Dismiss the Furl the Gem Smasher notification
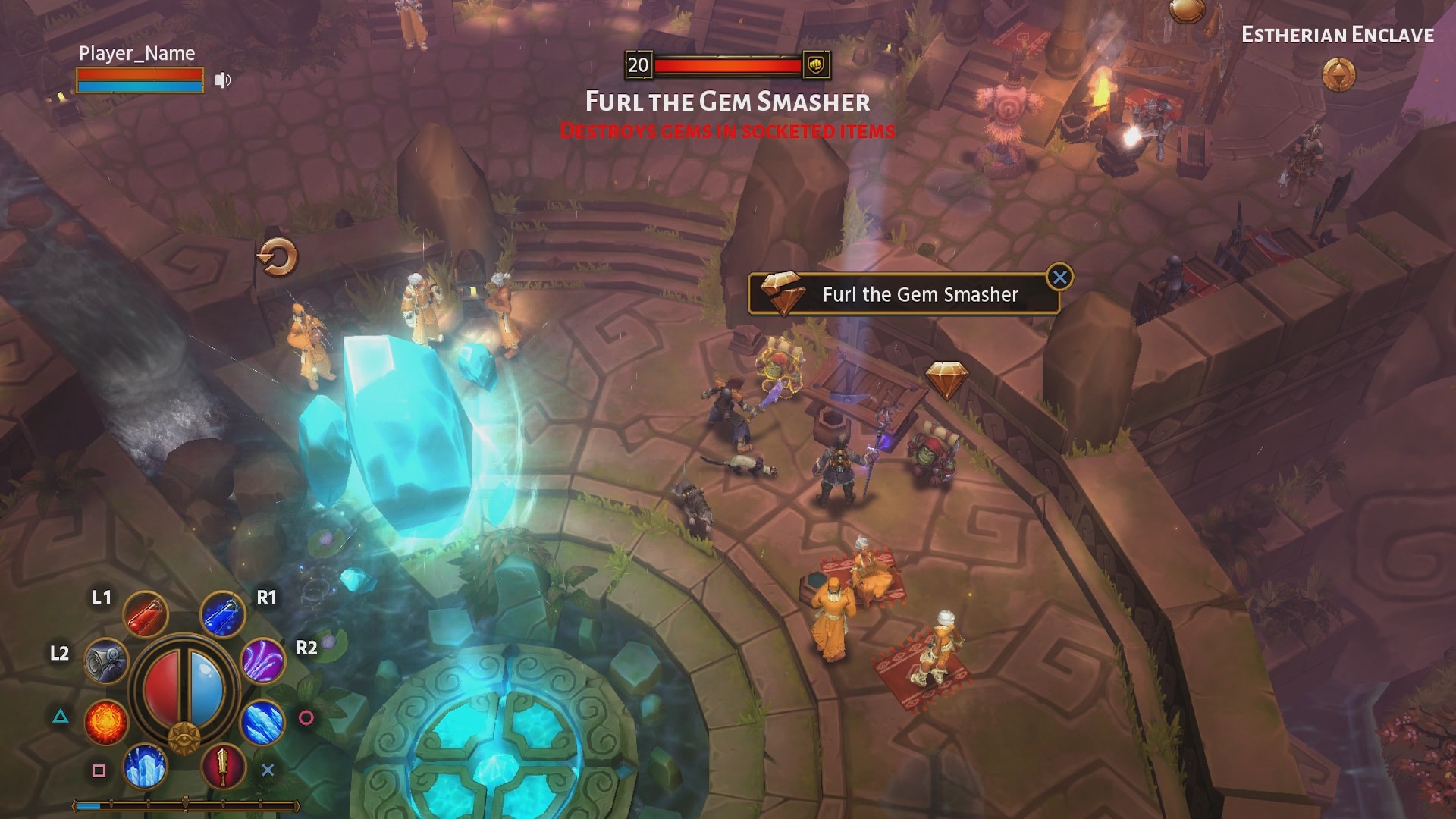Viewport: 1456px width, 819px height. point(1060,277)
